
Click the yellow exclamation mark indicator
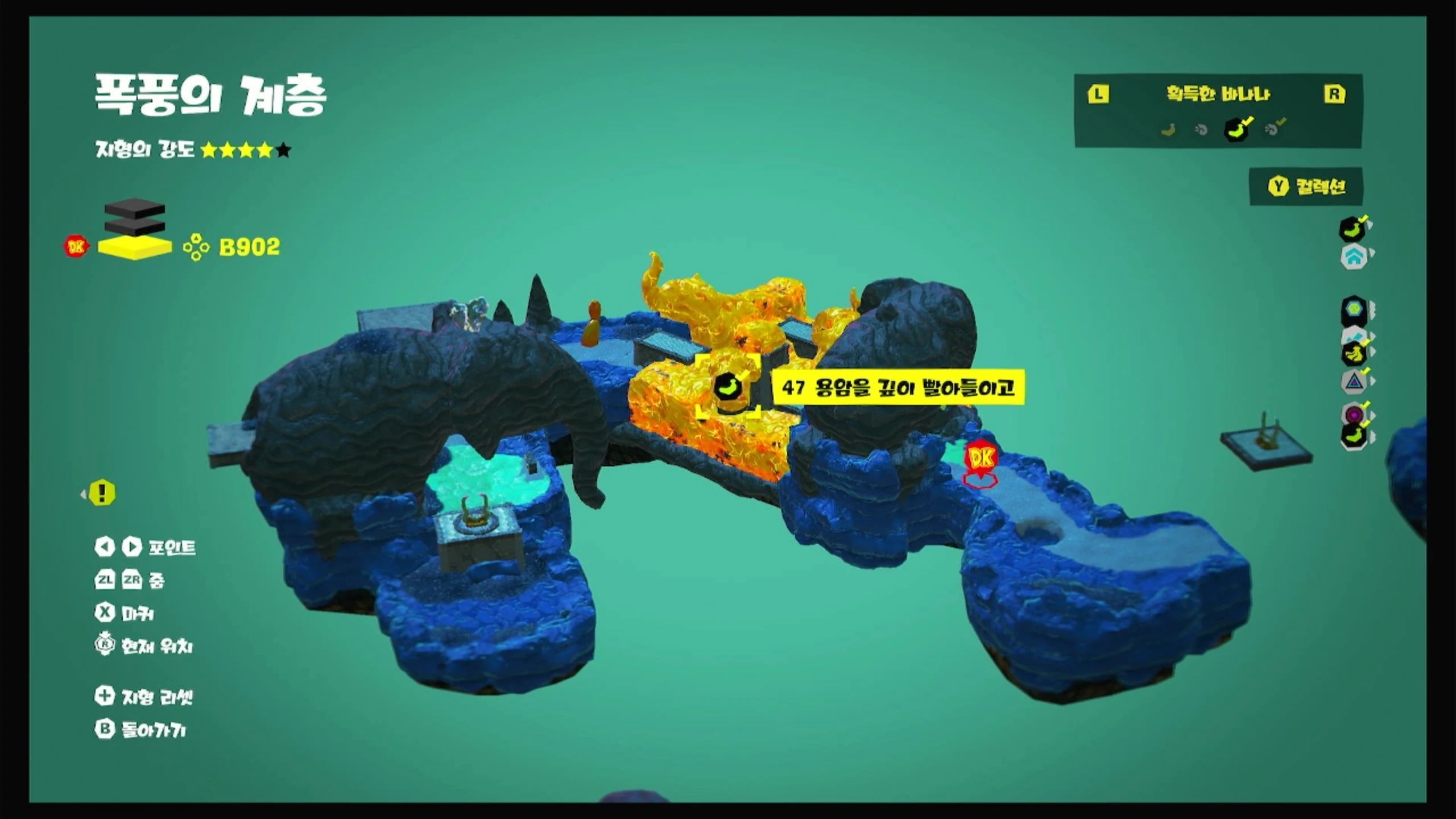point(102,493)
